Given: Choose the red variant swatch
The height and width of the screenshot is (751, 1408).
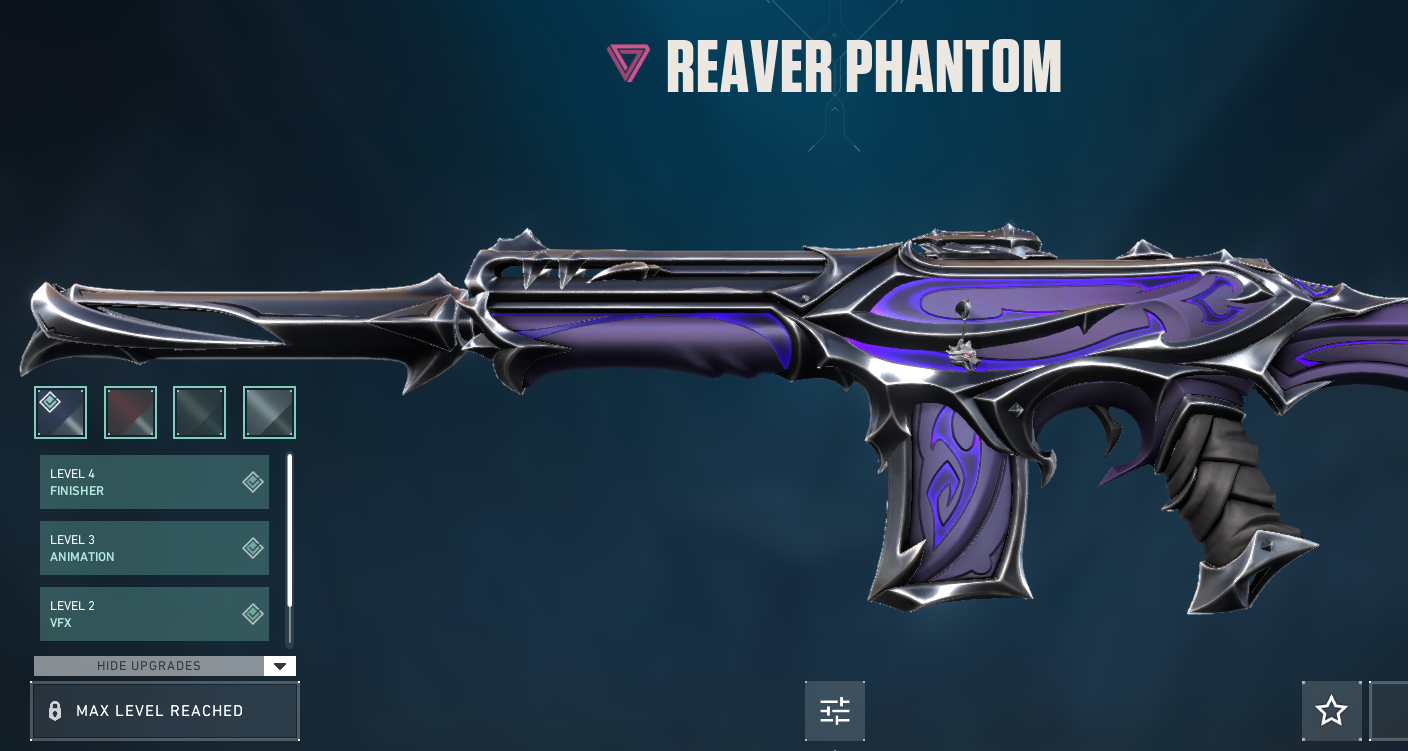Looking at the screenshot, I should coord(130,412).
